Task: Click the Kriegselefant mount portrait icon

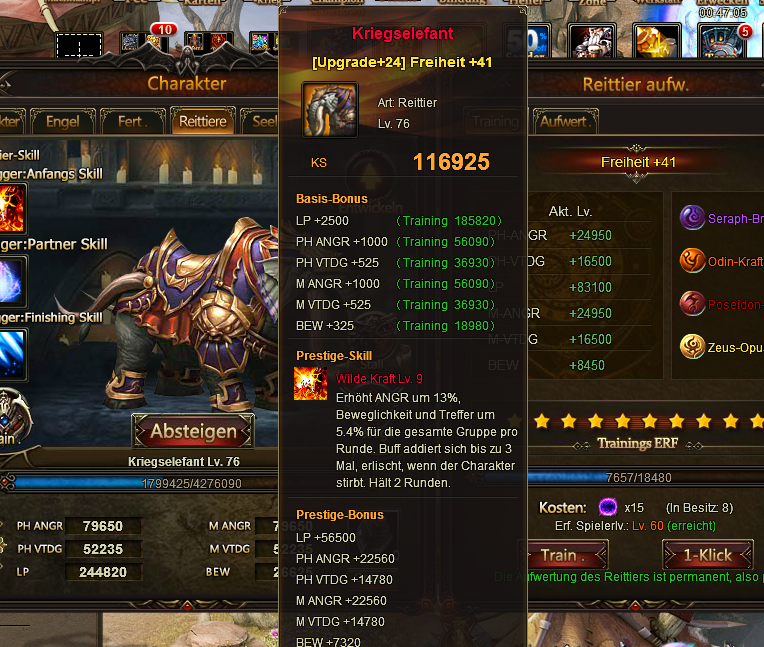Action: 330,110
